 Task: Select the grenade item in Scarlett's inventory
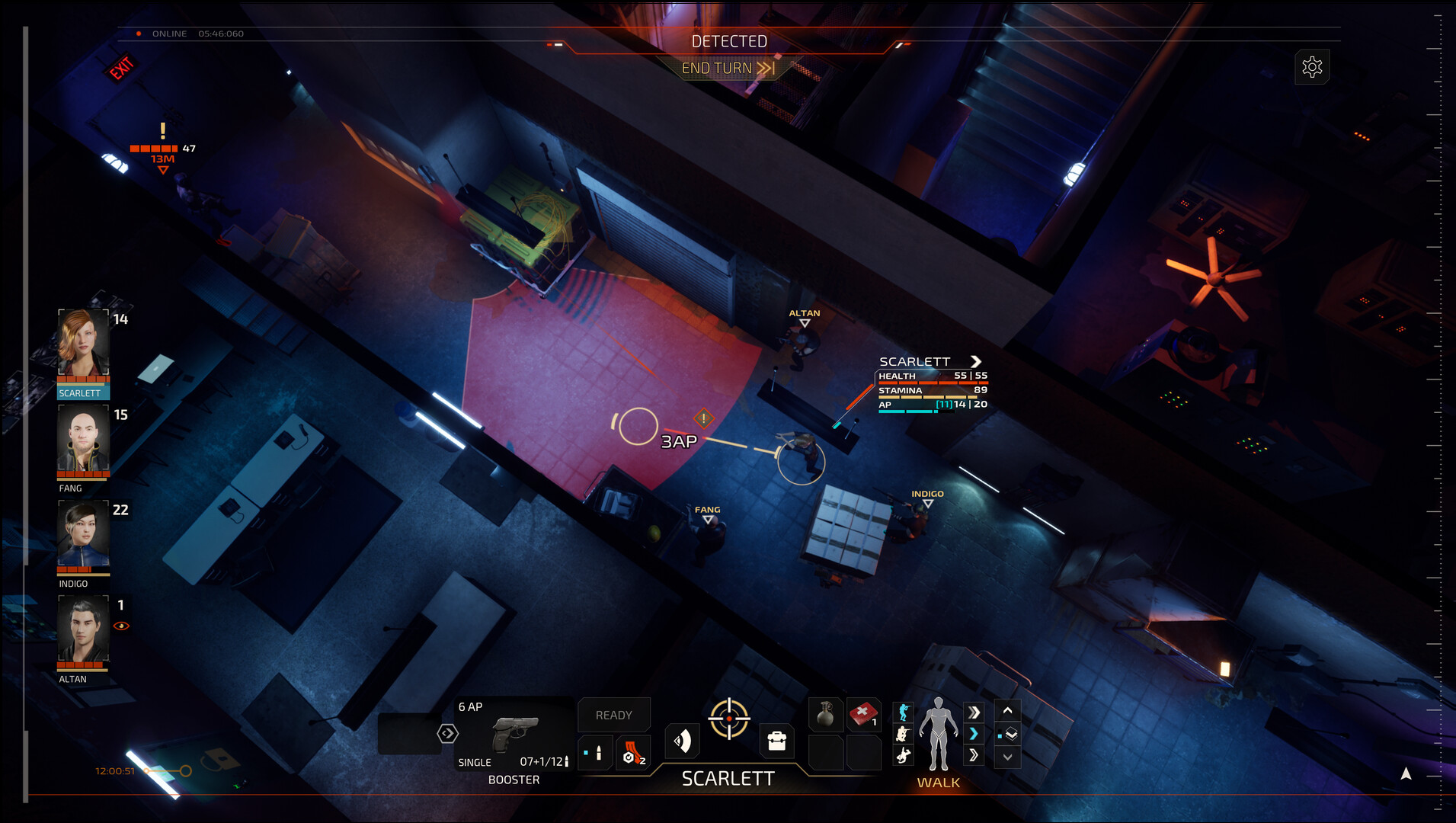[x=827, y=713]
